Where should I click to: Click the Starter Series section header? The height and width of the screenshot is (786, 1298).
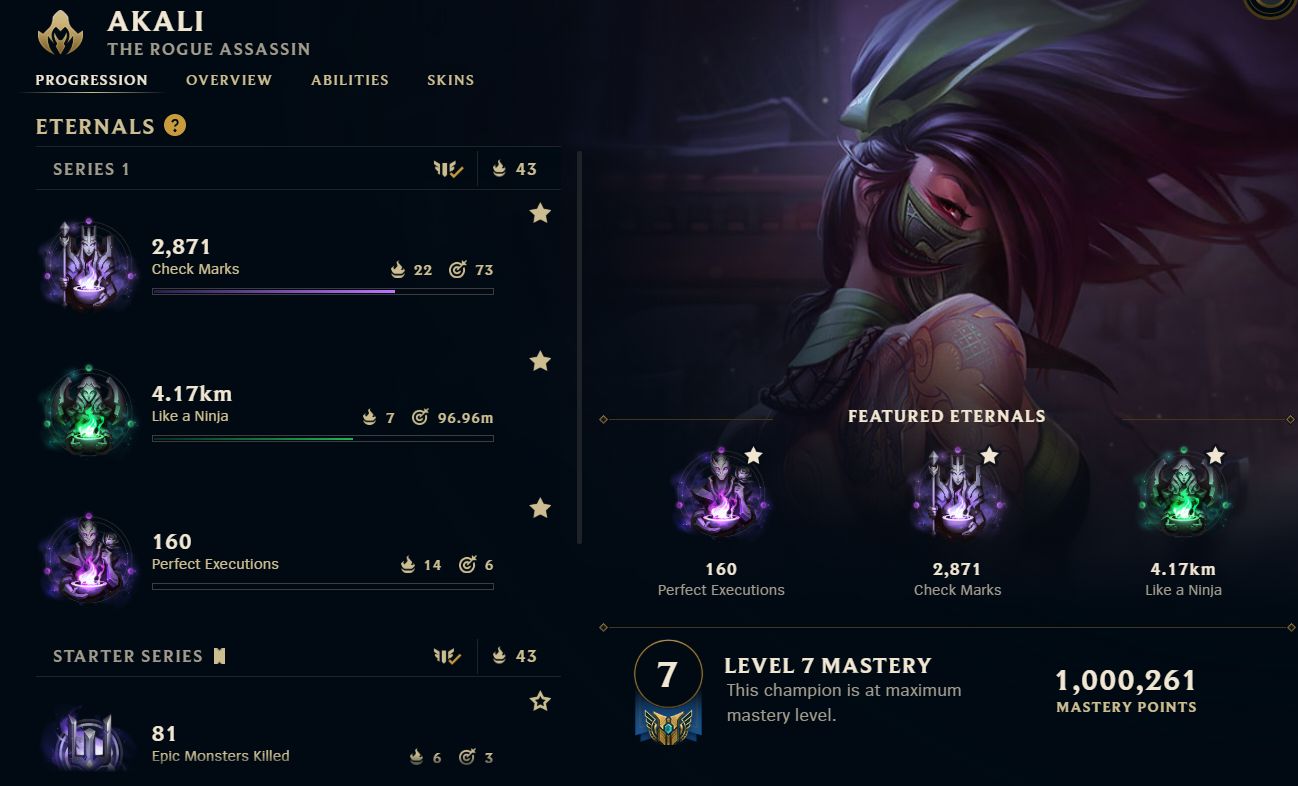[x=129, y=656]
